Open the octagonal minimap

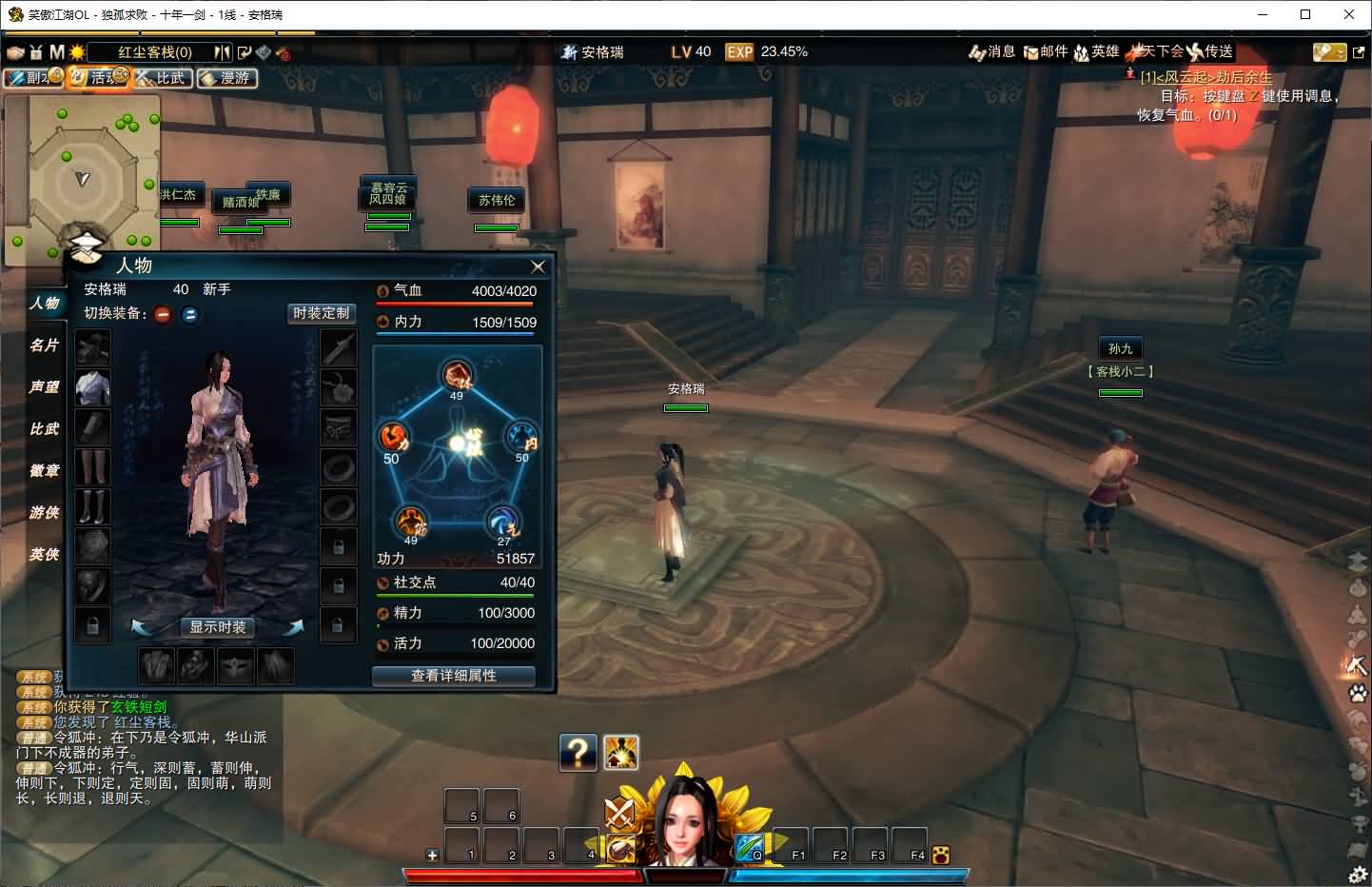[x=81, y=177]
